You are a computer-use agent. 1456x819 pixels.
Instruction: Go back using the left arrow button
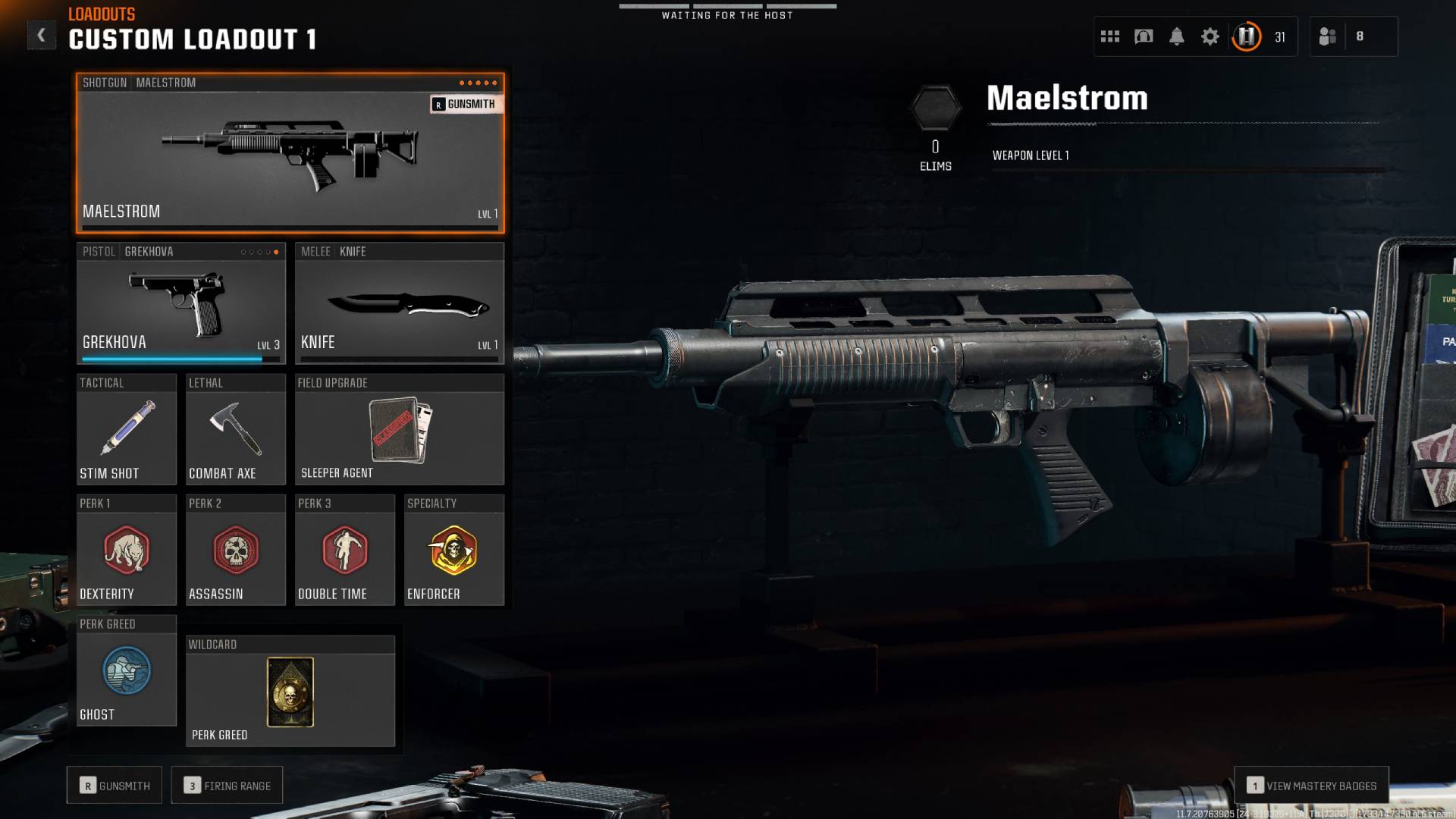click(42, 34)
